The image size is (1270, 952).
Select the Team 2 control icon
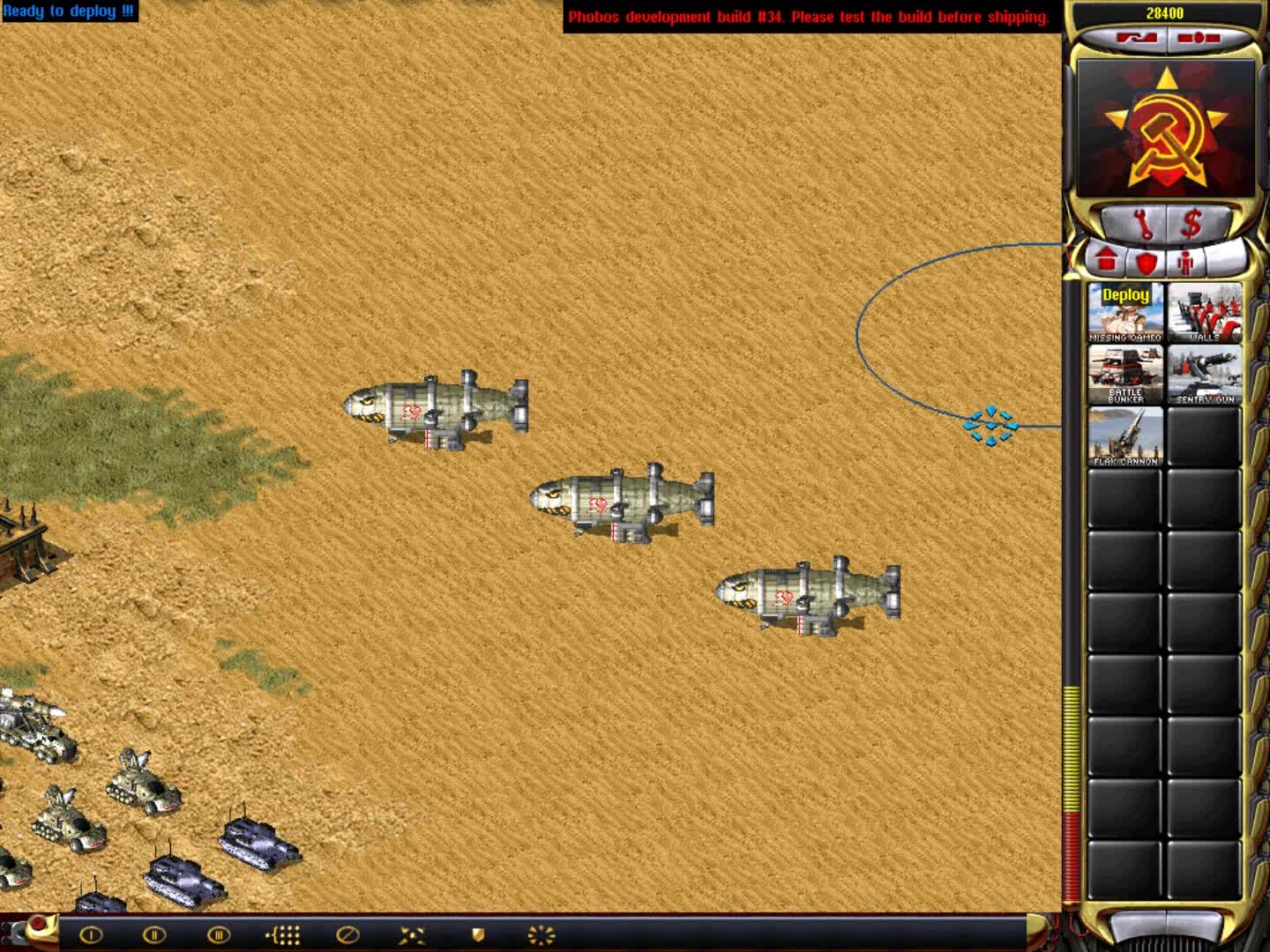tap(155, 937)
